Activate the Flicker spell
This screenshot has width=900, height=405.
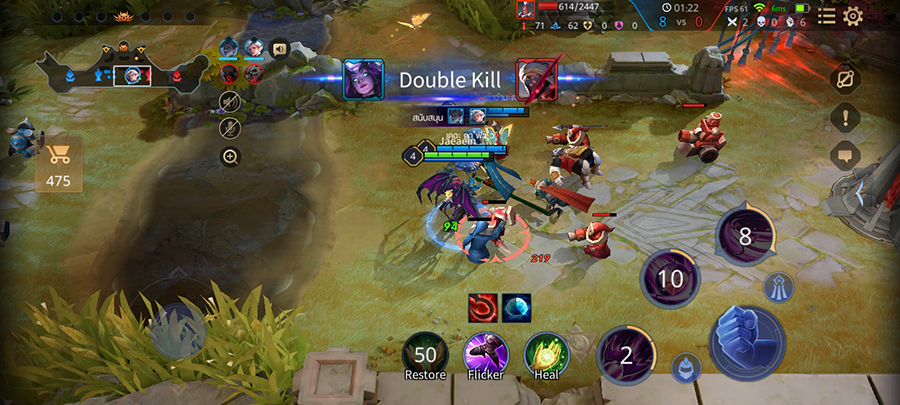(x=486, y=356)
